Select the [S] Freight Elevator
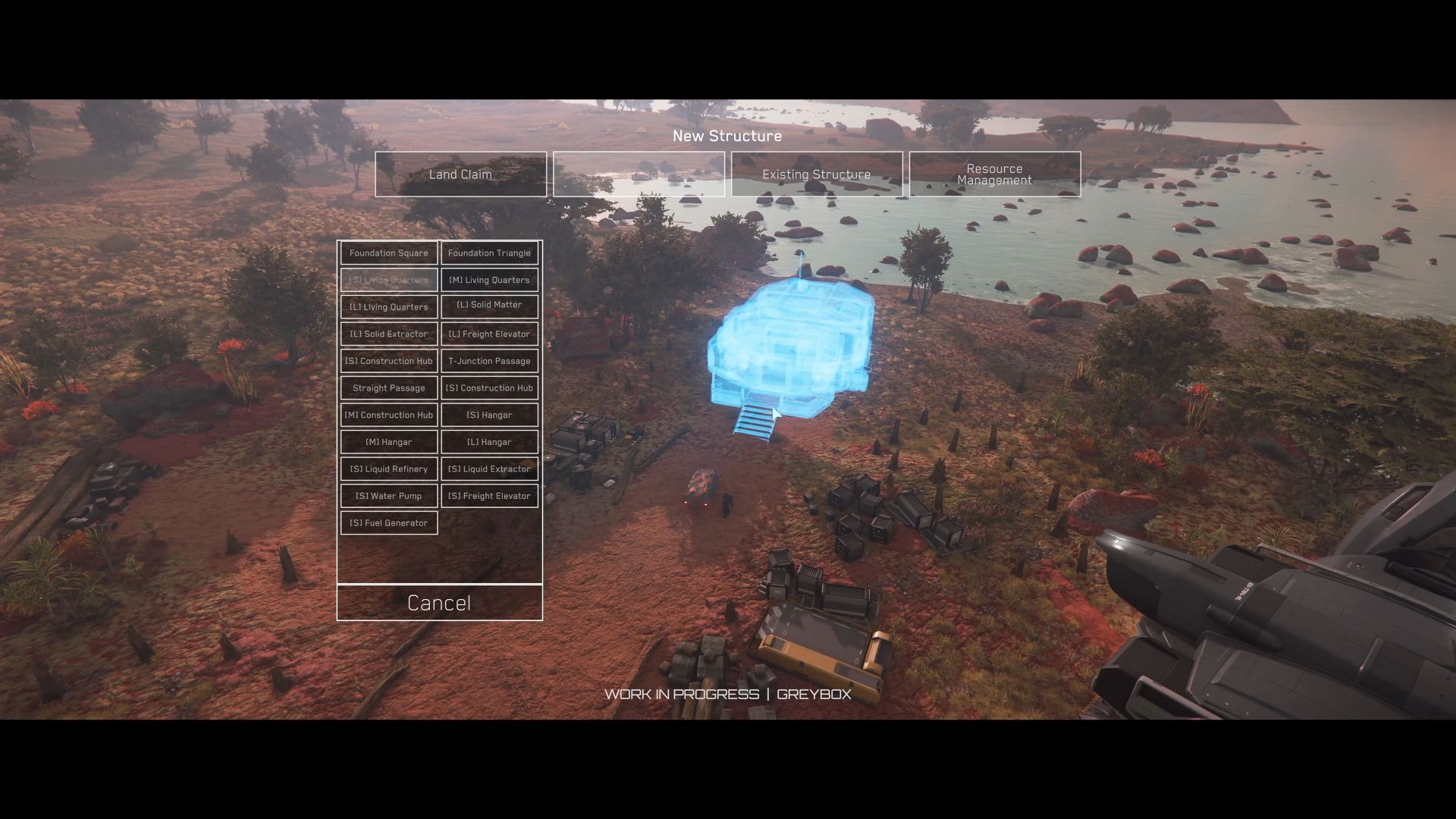The height and width of the screenshot is (819, 1456). (489, 496)
